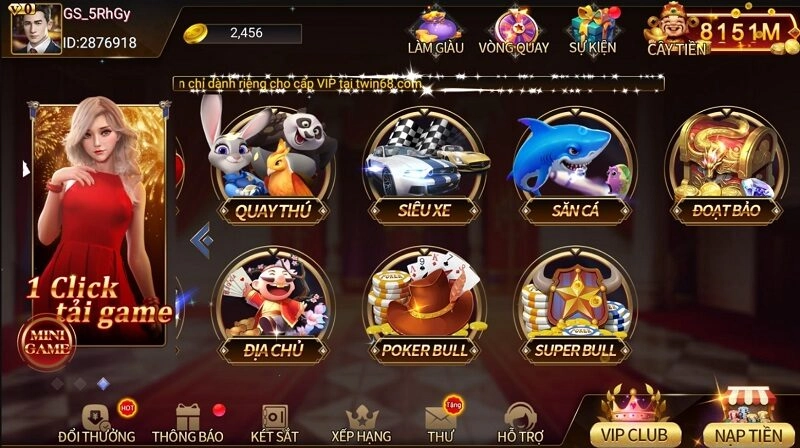This screenshot has width=800, height=448.
Task: Enter the VIP Club
Action: click(x=634, y=422)
